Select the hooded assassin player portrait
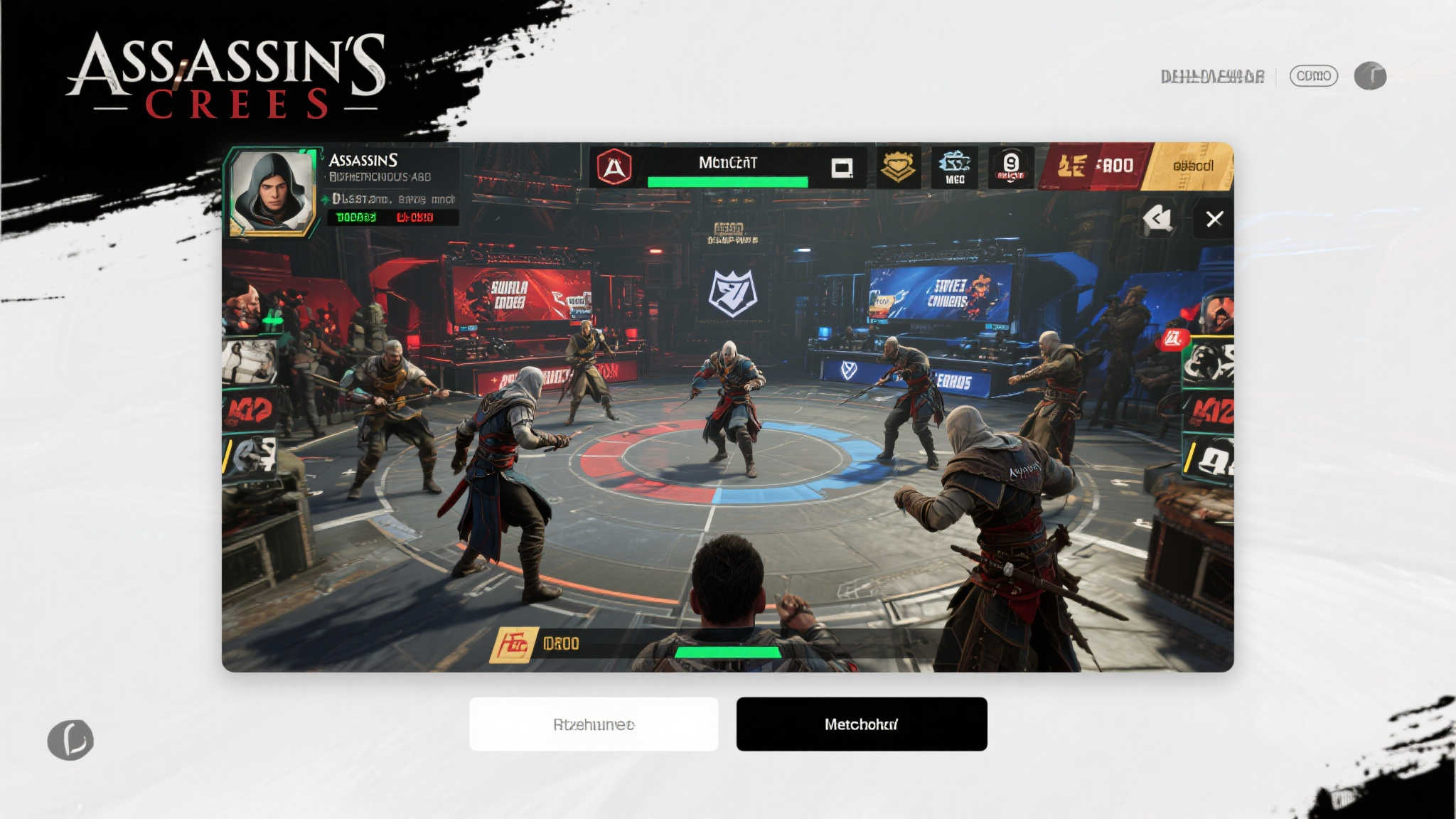 point(272,191)
